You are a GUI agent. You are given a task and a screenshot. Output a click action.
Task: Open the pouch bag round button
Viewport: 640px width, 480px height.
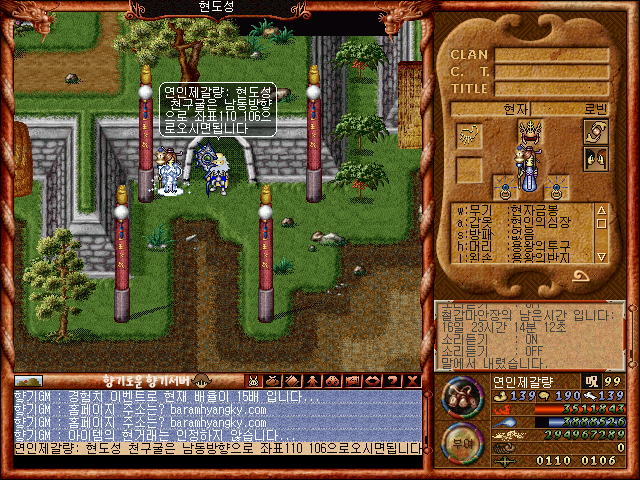463,399
